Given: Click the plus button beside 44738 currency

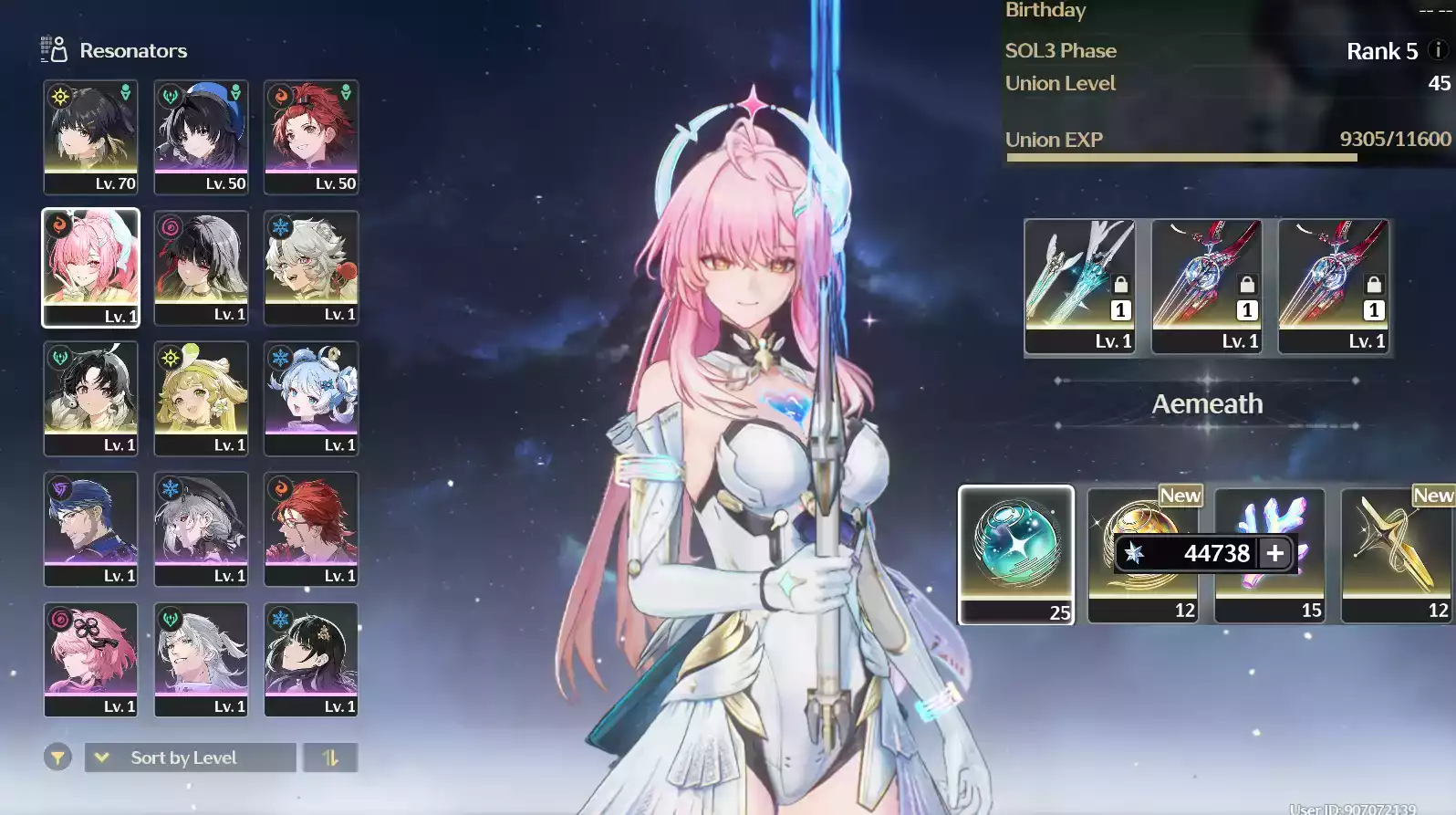Looking at the screenshot, I should [x=1275, y=553].
